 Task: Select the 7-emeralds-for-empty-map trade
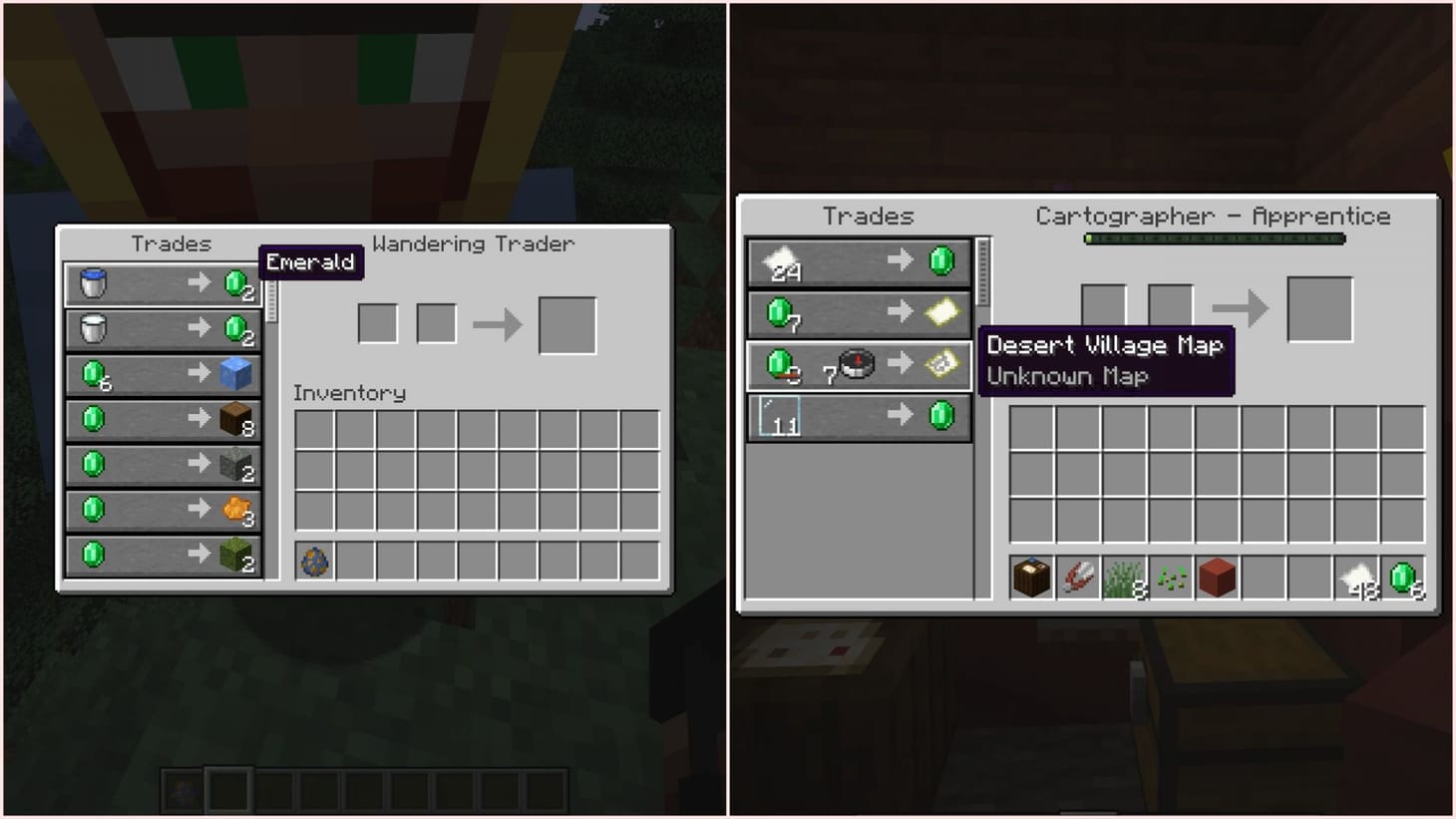tap(858, 312)
